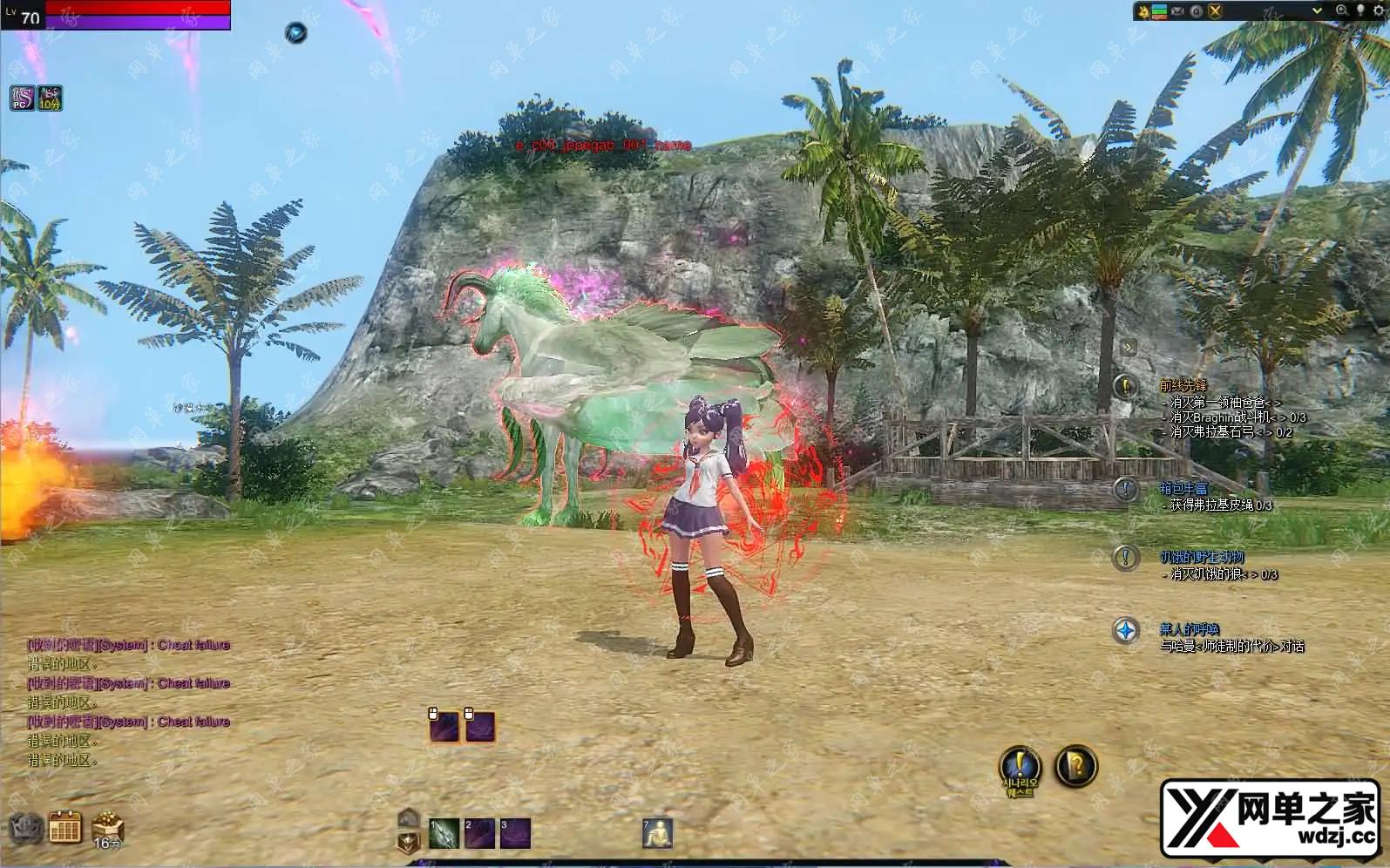Expand the top bar dropdown arrow
This screenshot has width=1390, height=868.
[1319, 10]
